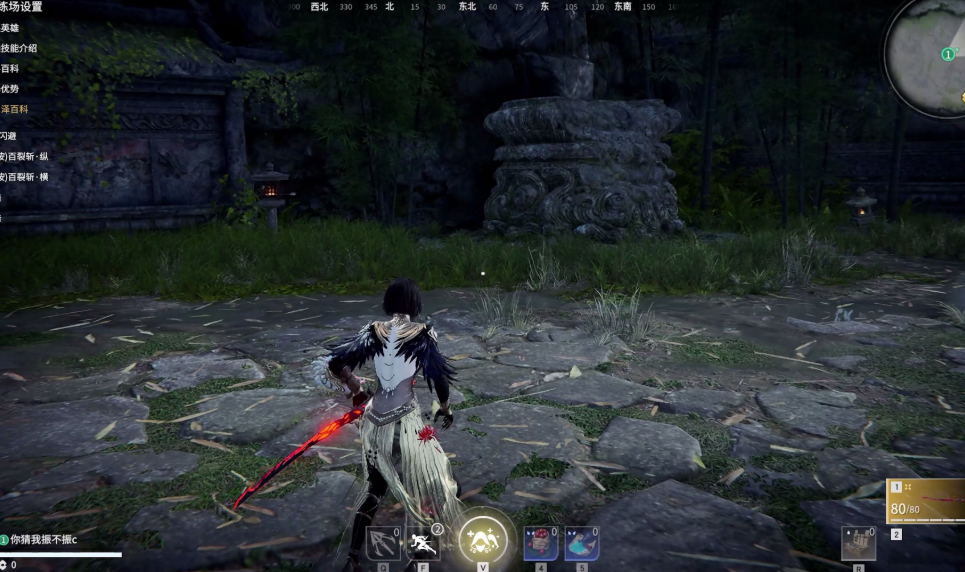This screenshot has width=965, height=572.
Task: Activate the running figure skill icon
Action: pos(423,544)
